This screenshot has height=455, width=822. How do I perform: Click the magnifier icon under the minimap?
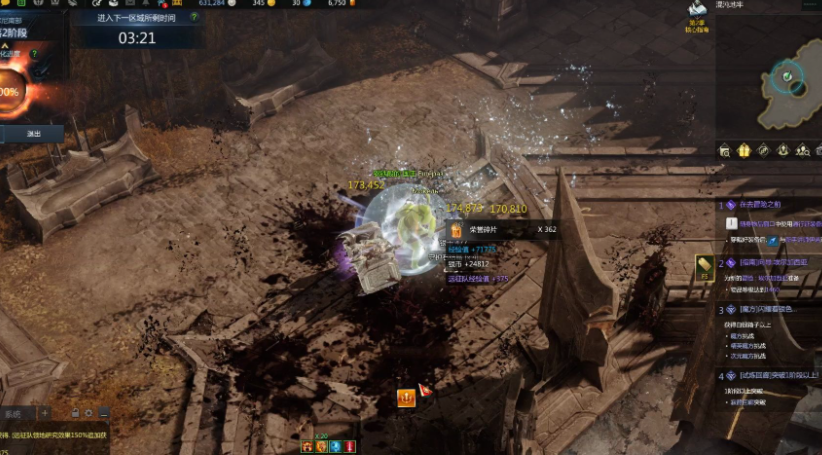pyautogui.click(x=725, y=150)
